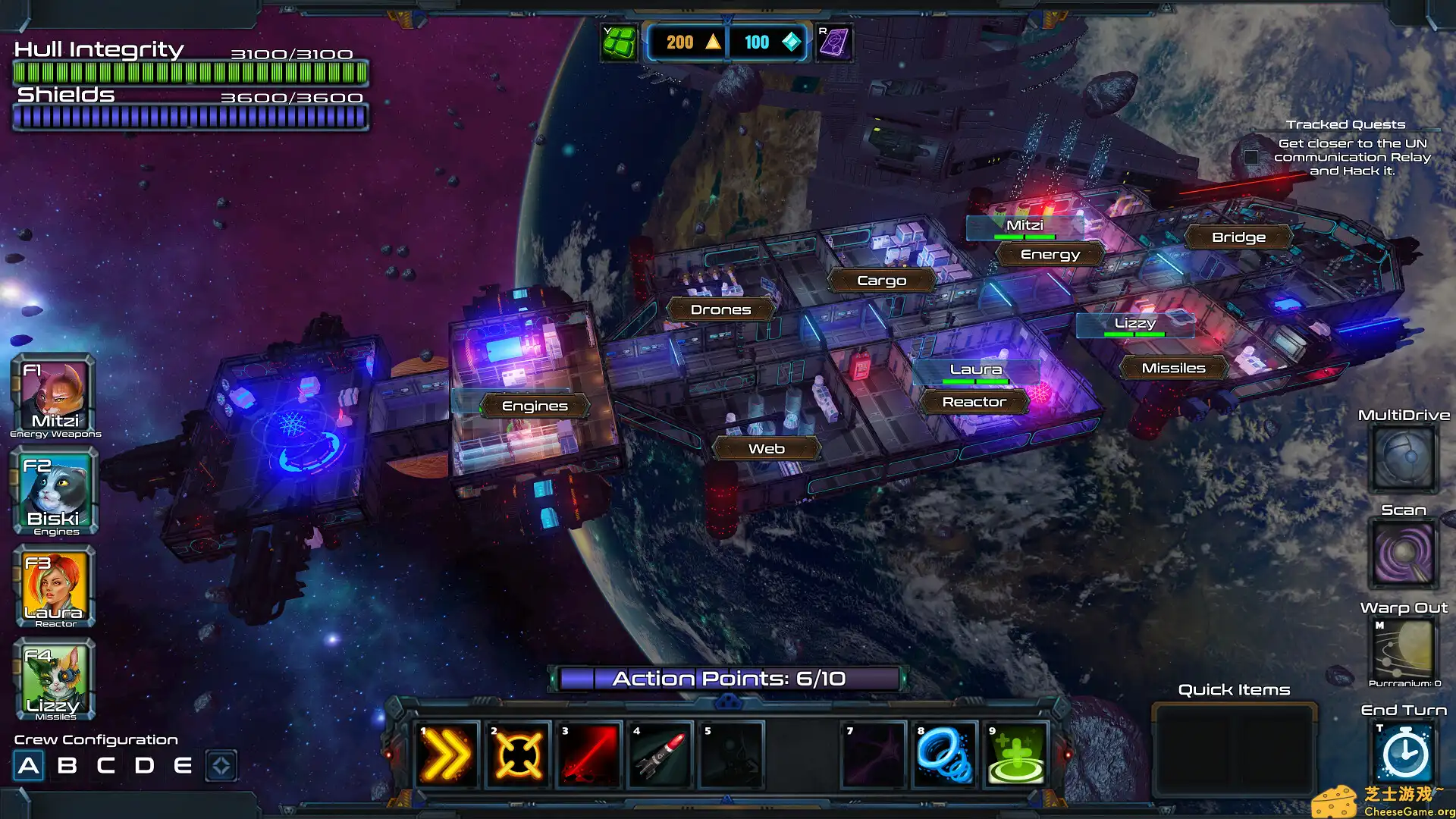Image resolution: width=1456 pixels, height=819 pixels.
Task: Select the Engines room label
Action: coord(535,406)
